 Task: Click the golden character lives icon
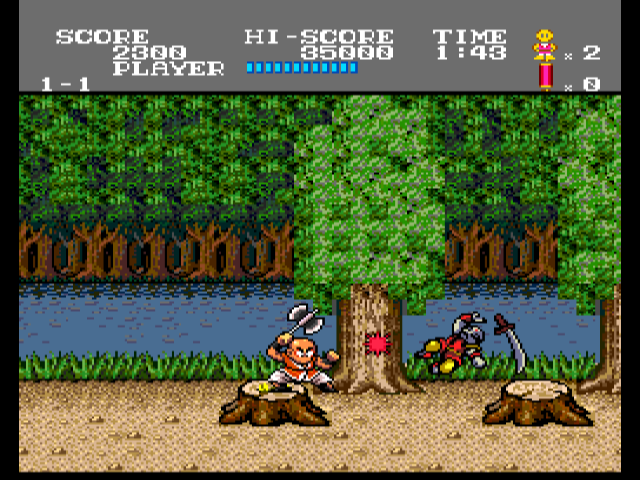(545, 45)
